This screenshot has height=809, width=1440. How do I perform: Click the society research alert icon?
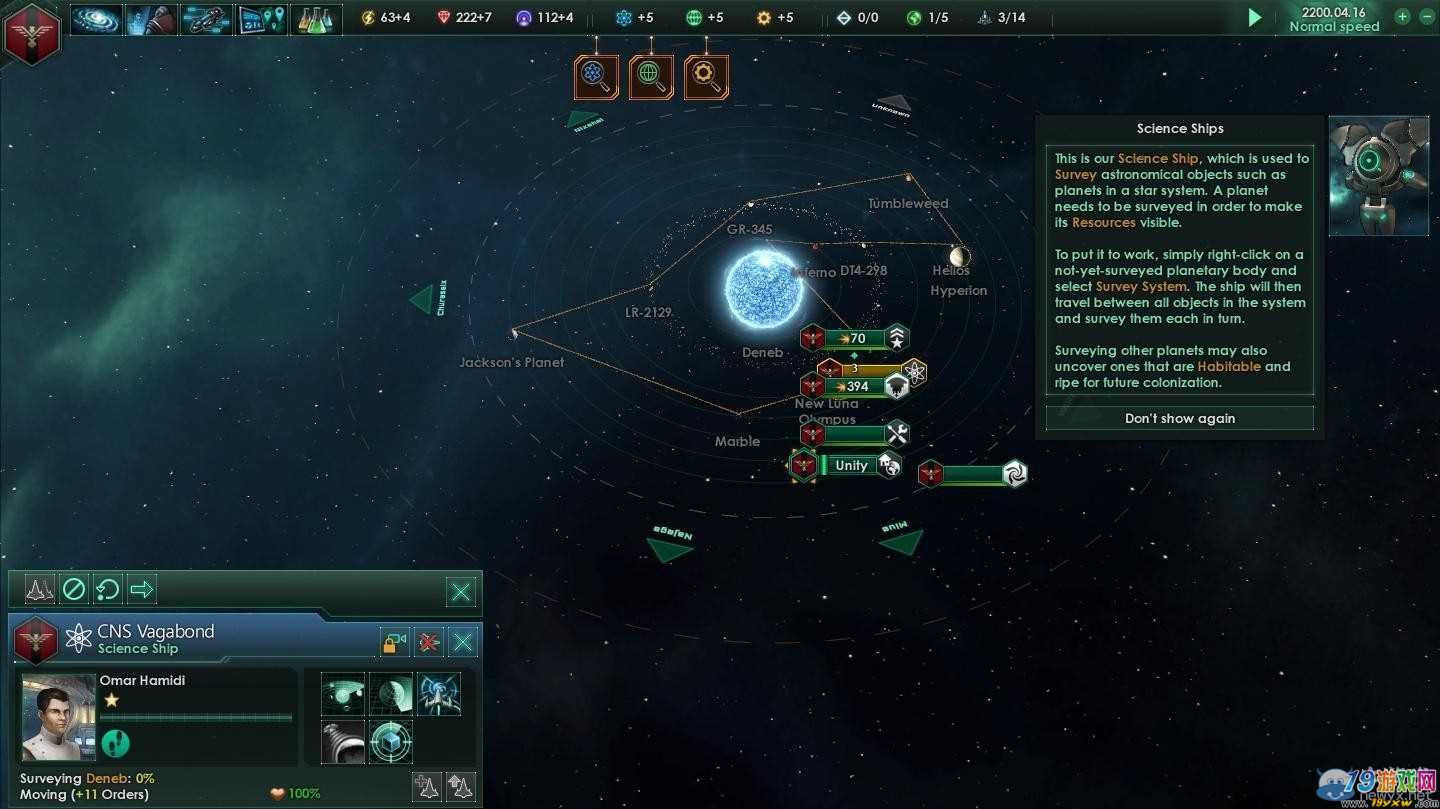(651, 77)
